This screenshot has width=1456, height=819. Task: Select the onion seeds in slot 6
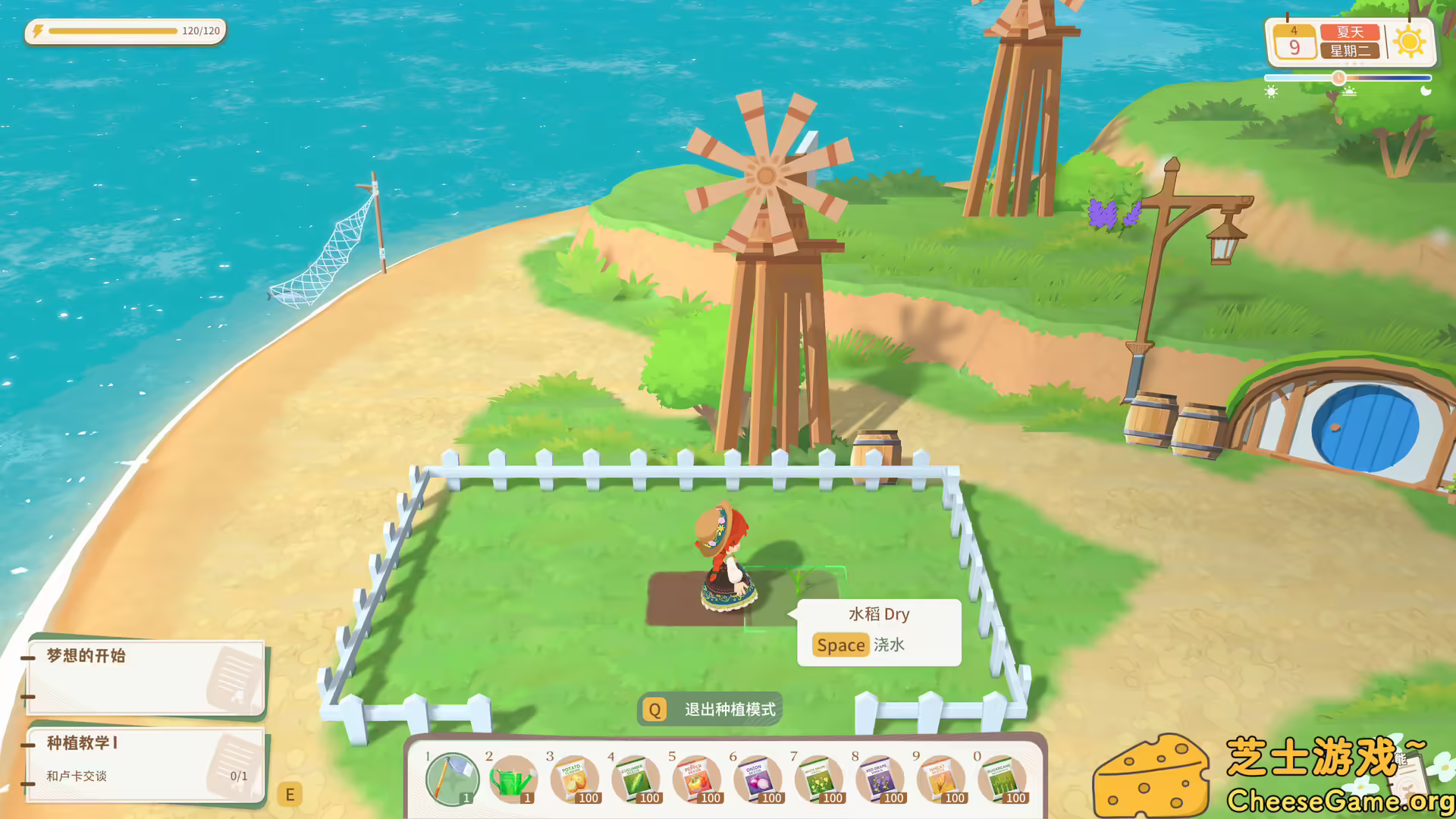coord(758,780)
